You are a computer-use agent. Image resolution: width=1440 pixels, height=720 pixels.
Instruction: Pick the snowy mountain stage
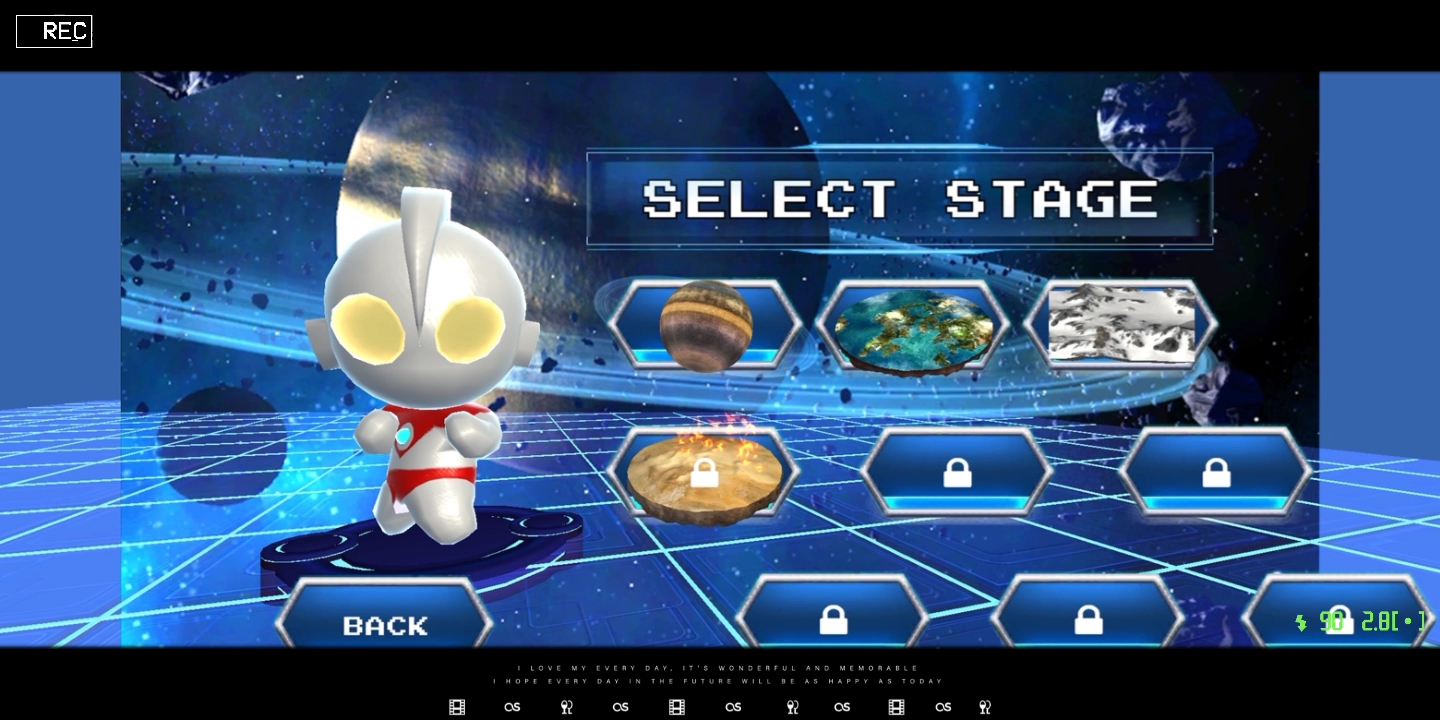pos(1120,324)
